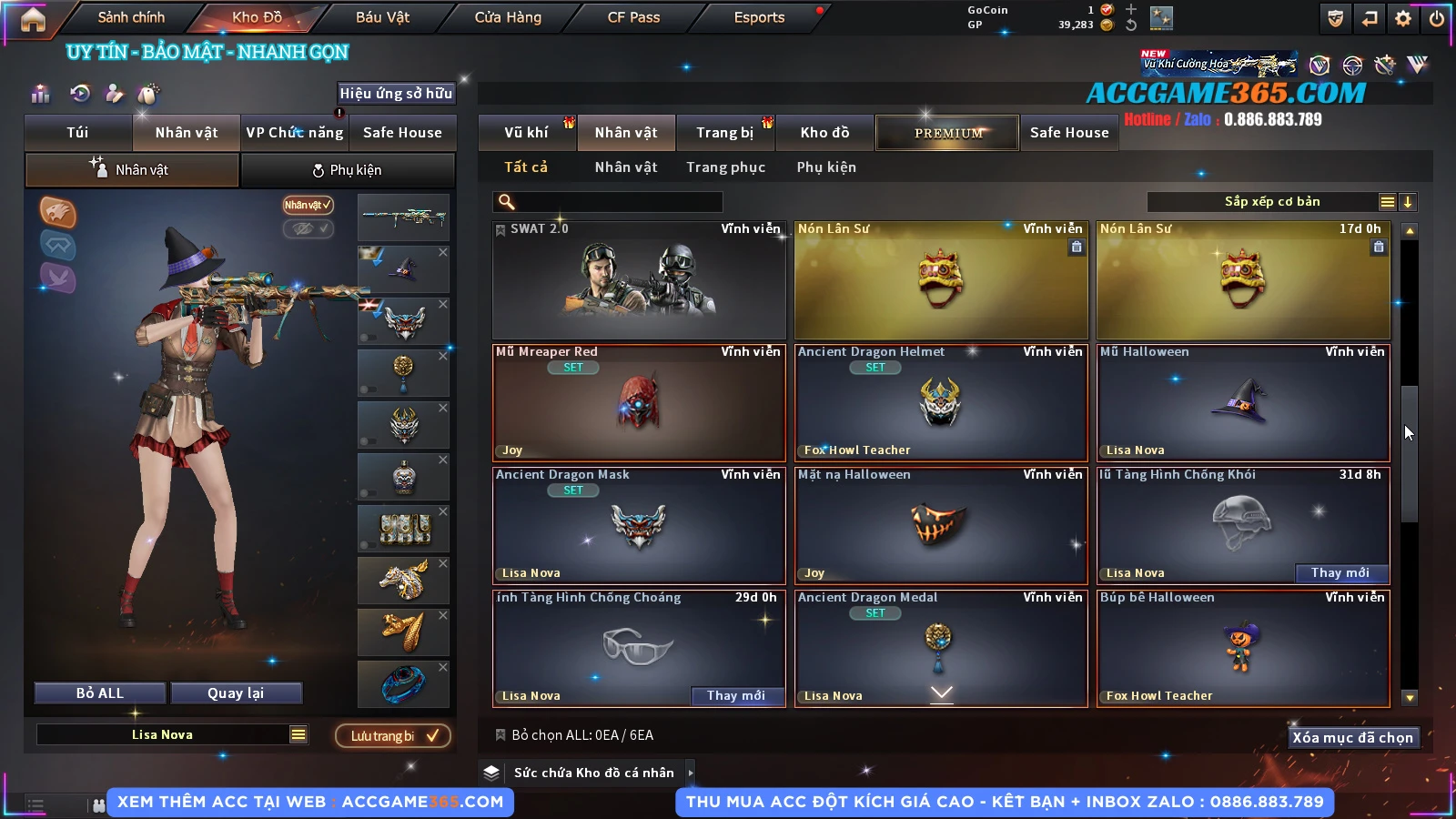
Task: Switch to the PREMIUM tab
Action: [x=948, y=133]
